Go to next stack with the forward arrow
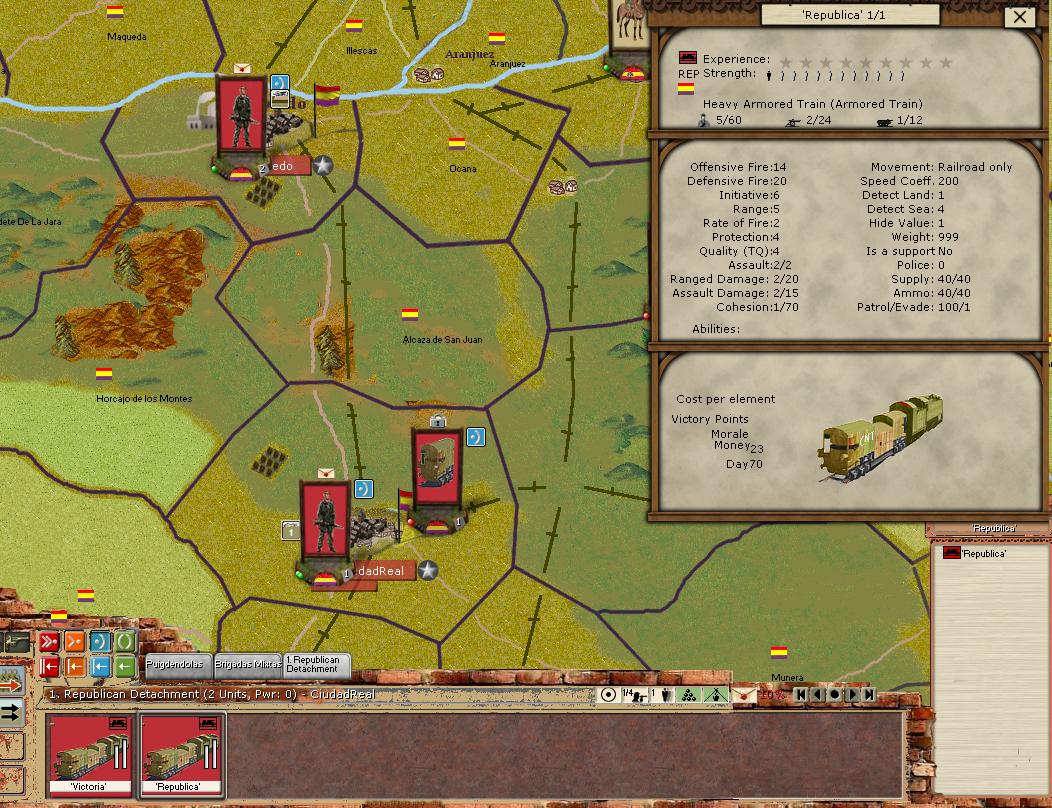The image size is (1052, 808). coord(852,695)
